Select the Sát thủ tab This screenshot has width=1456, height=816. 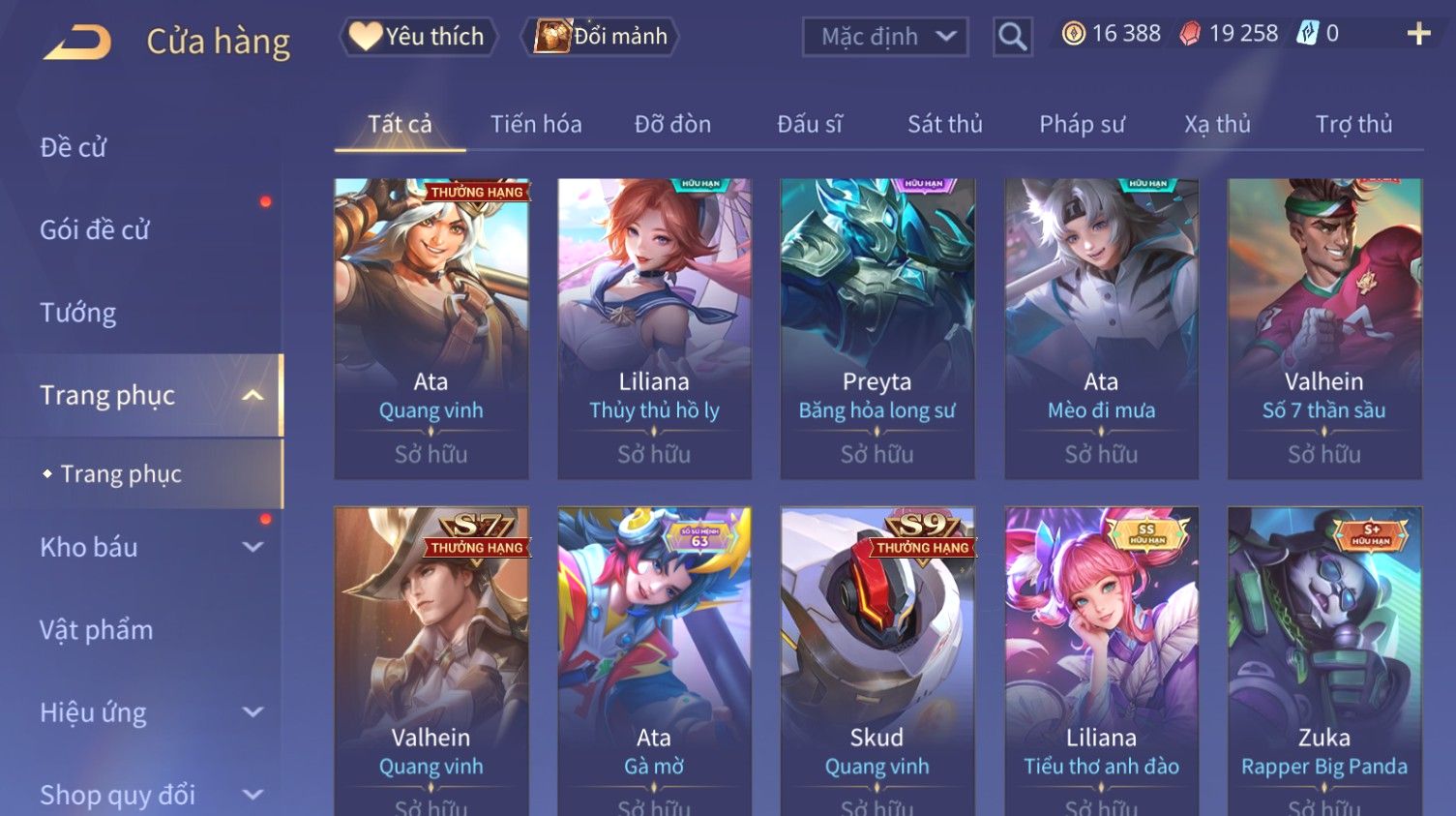[944, 124]
